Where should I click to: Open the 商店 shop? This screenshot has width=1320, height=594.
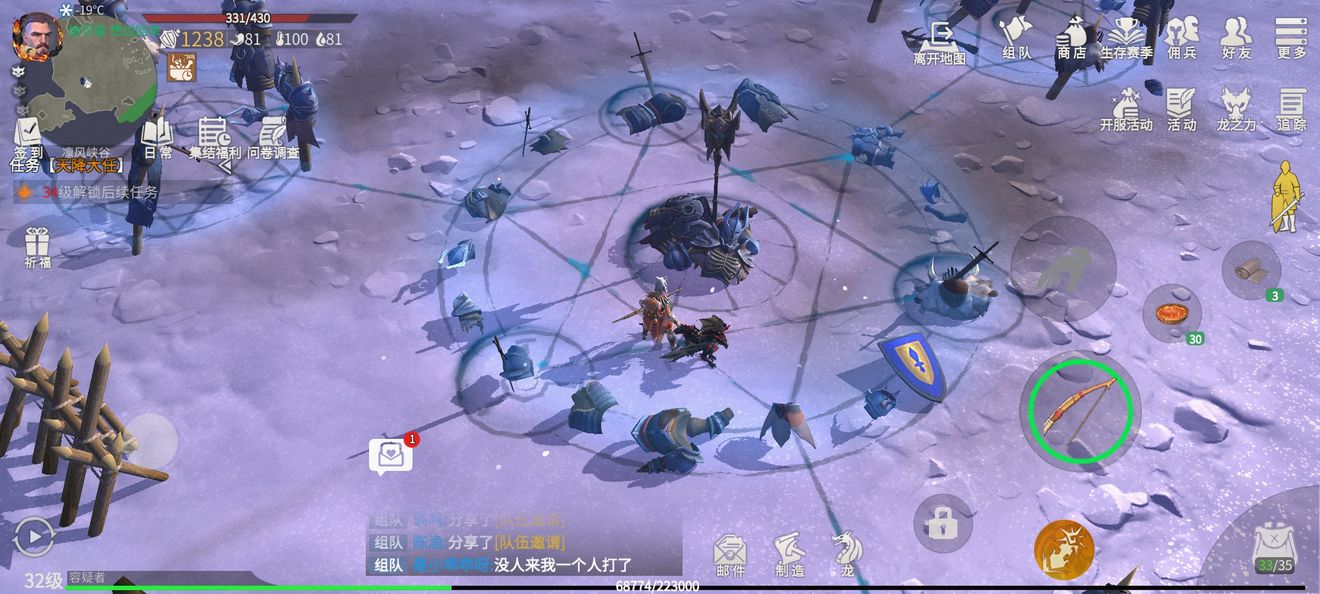click(1071, 36)
